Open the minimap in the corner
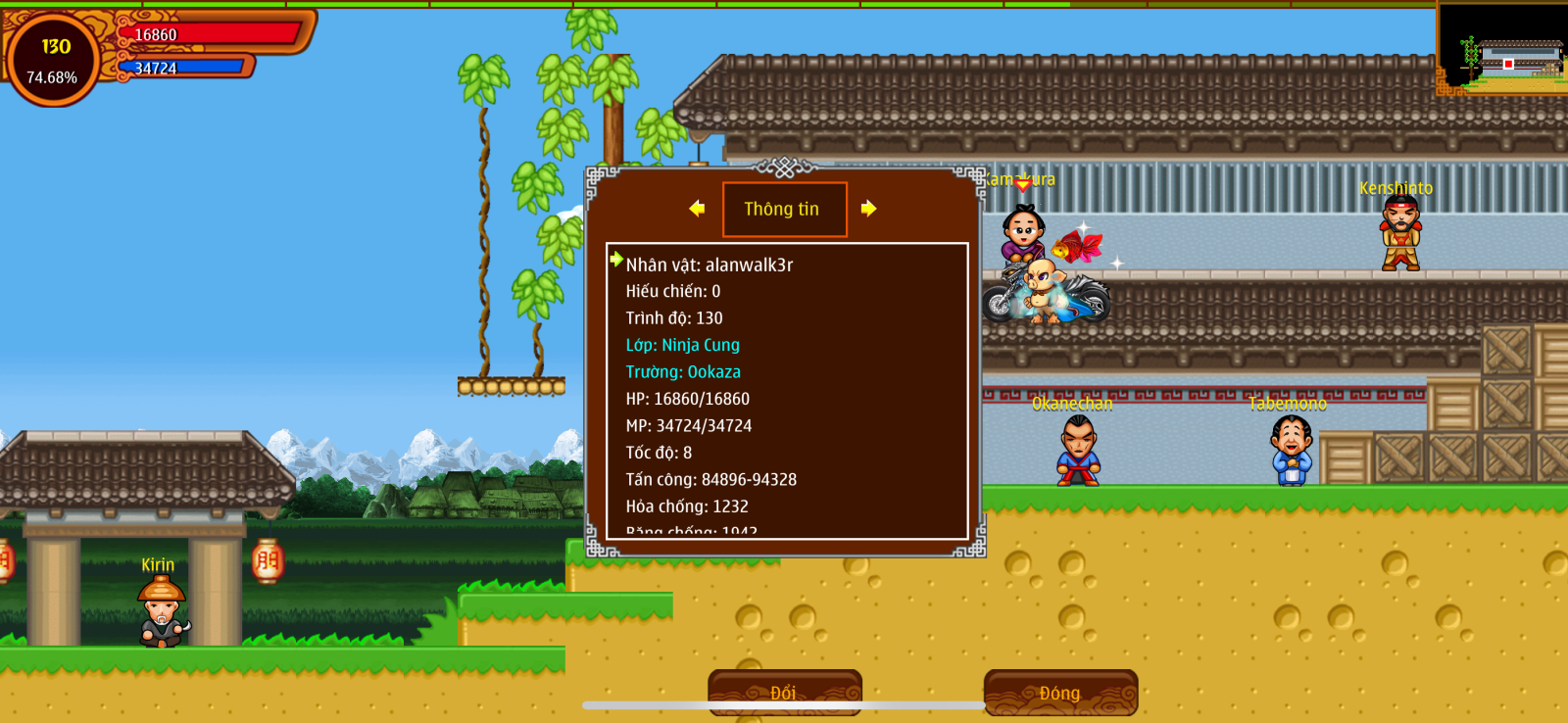The image size is (1568, 723). point(1502,49)
